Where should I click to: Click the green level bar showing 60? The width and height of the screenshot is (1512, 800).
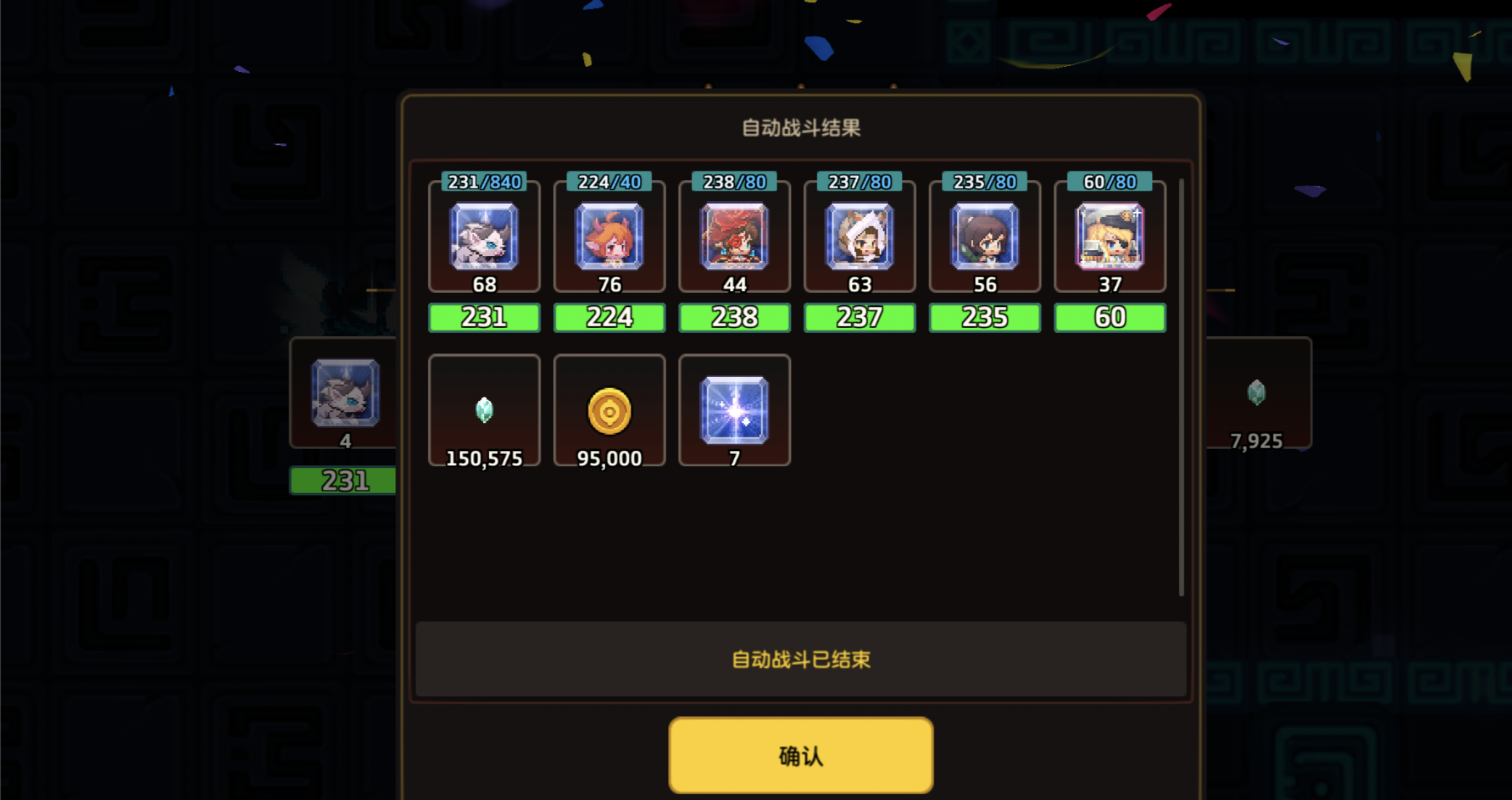[x=1109, y=317]
